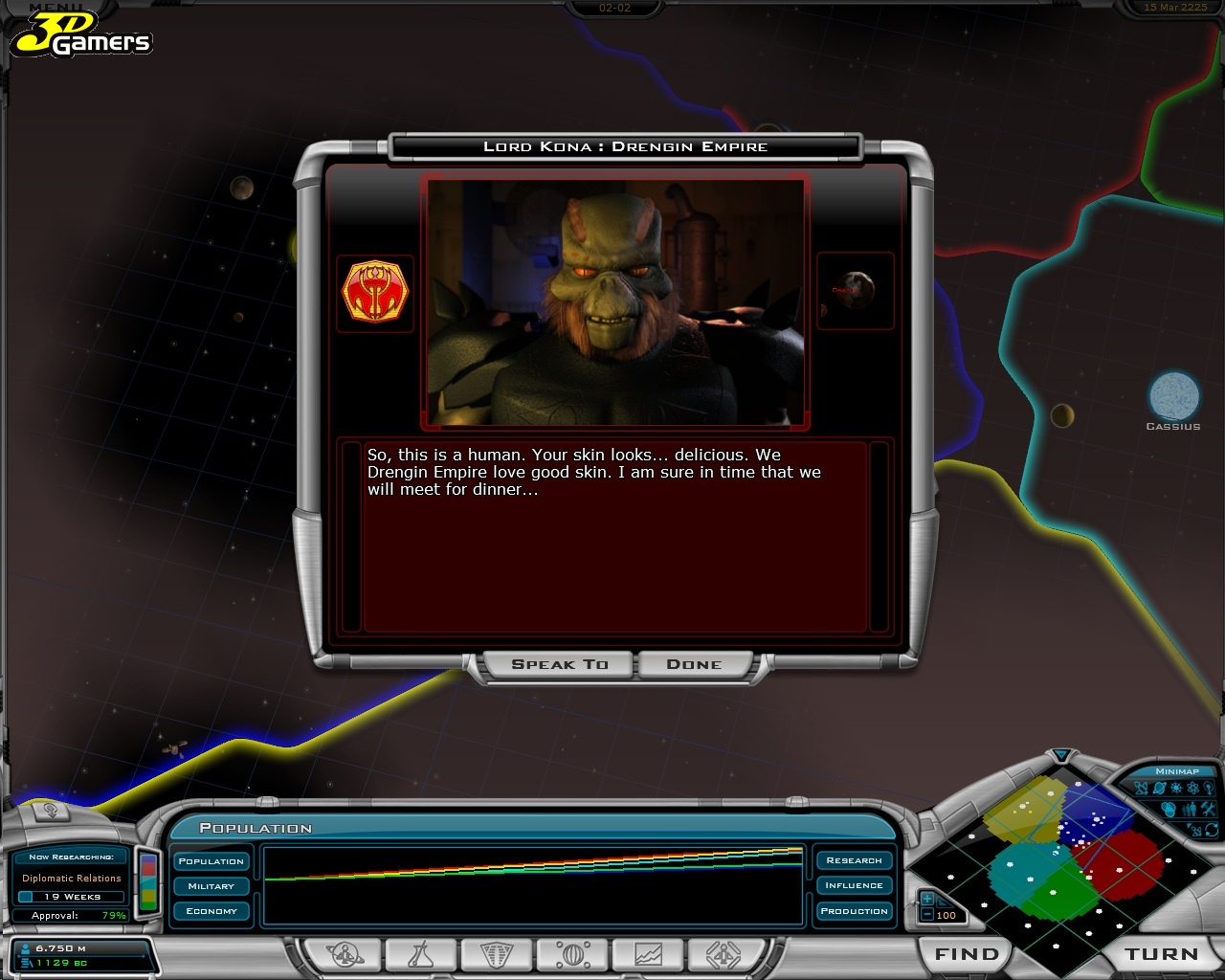Toggle star display on the minimap
The height and width of the screenshot is (980, 1225).
point(1176,788)
